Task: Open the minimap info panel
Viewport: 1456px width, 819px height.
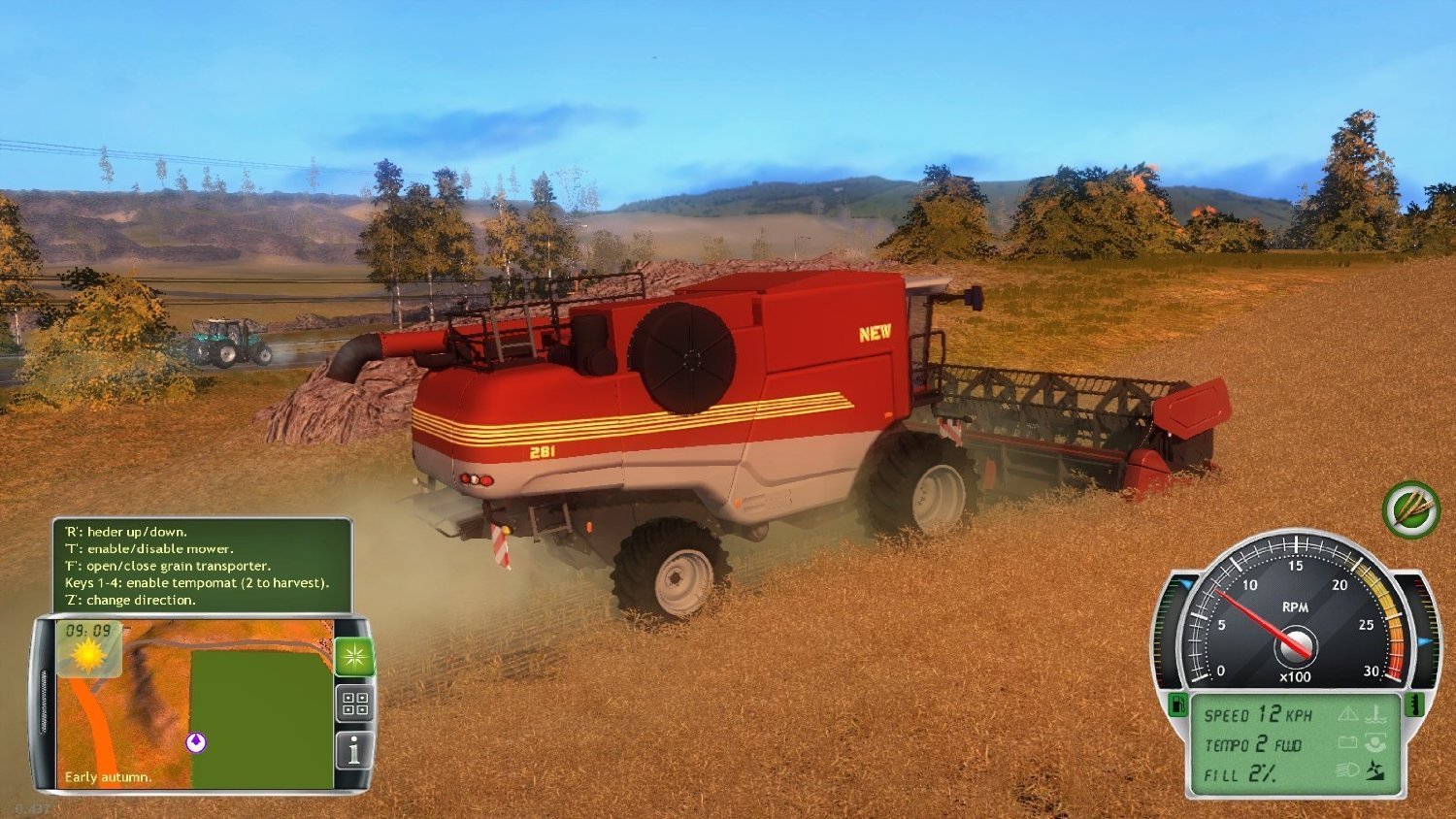Action: pos(356,749)
